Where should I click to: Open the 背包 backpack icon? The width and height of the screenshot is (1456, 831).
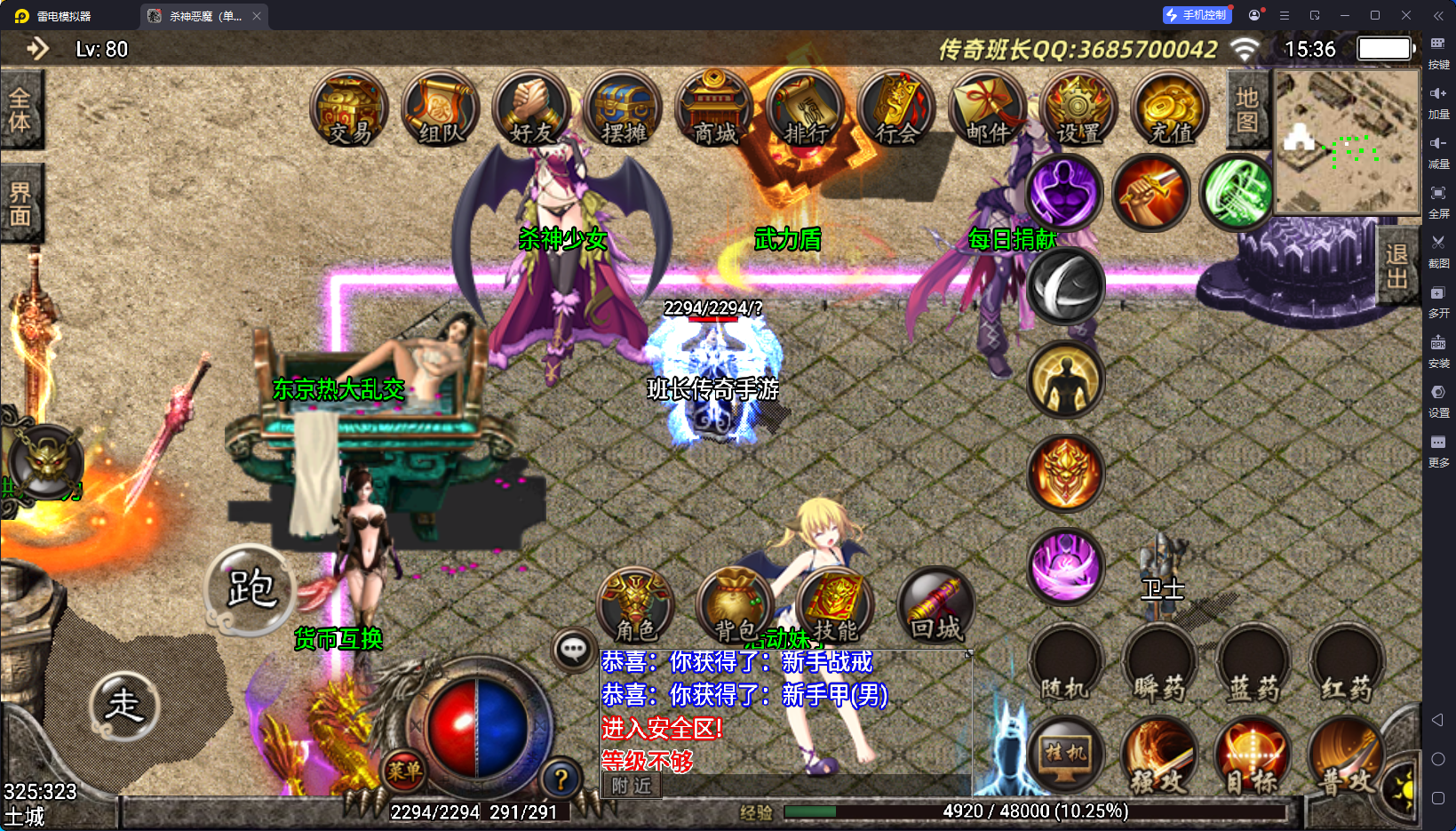click(x=732, y=605)
